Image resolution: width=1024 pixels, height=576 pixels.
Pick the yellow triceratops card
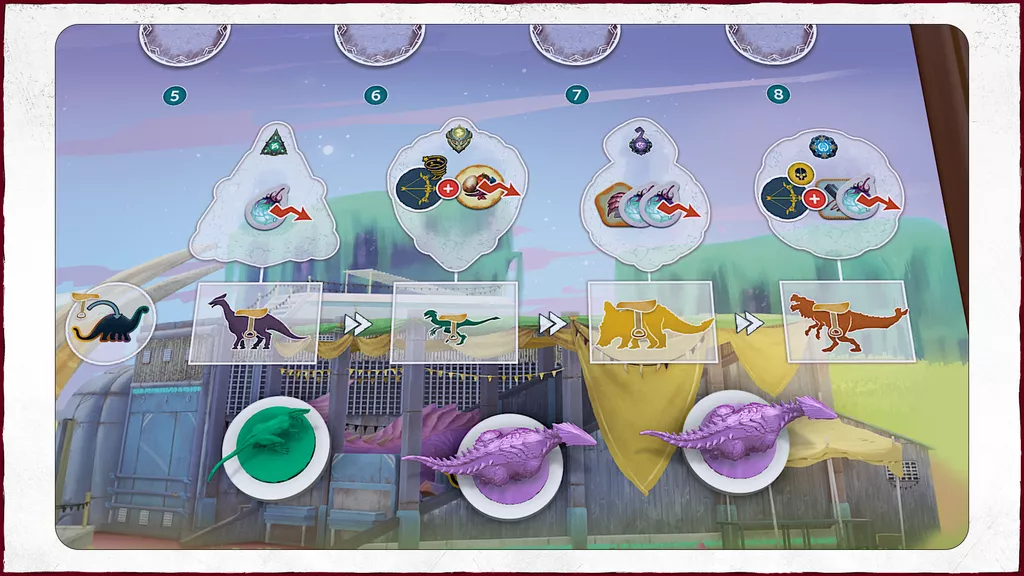pos(650,321)
